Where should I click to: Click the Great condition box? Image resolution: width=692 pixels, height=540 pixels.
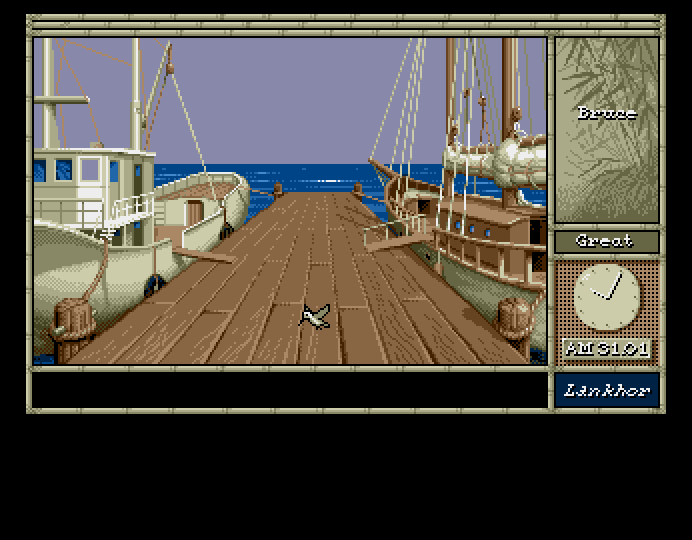tap(606, 241)
